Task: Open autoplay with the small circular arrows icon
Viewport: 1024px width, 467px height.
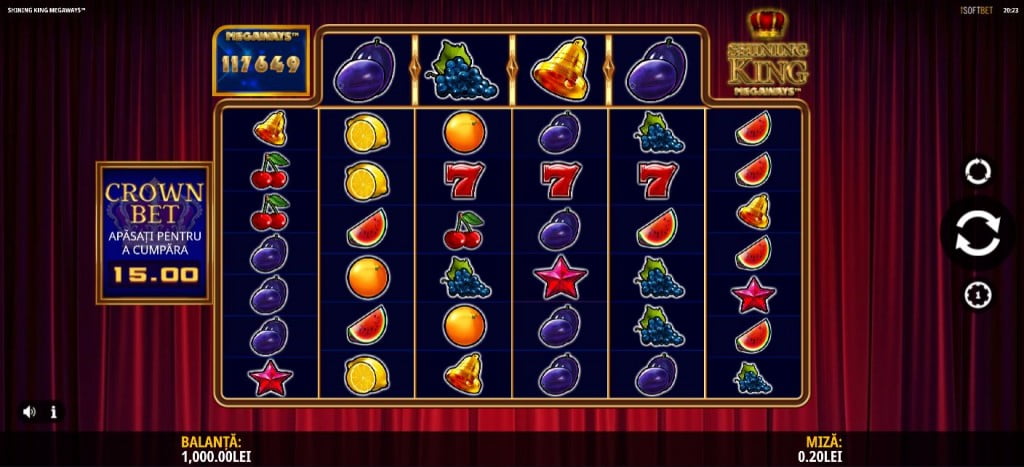Action: tap(977, 171)
